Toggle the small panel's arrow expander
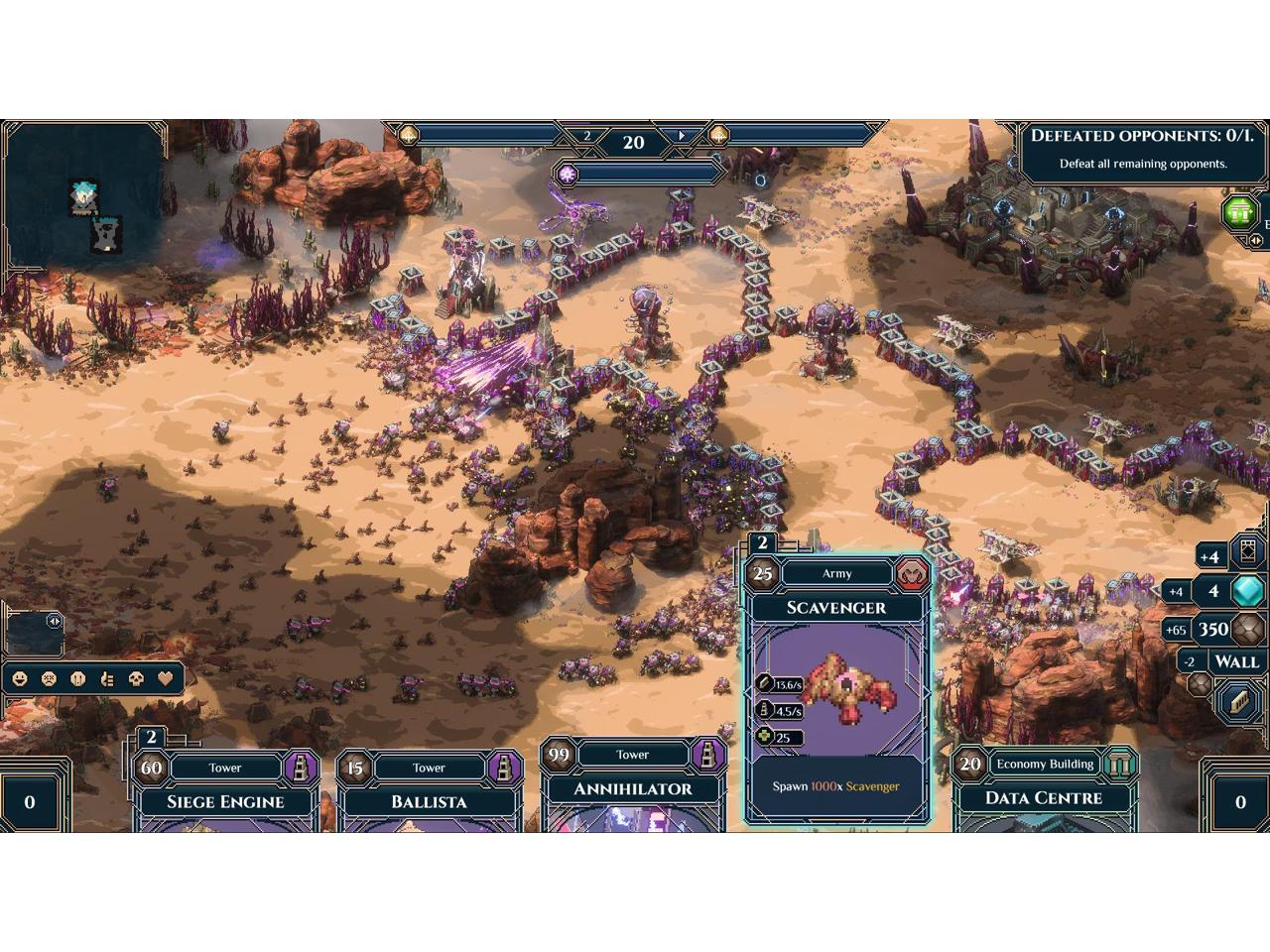 [x=54, y=622]
